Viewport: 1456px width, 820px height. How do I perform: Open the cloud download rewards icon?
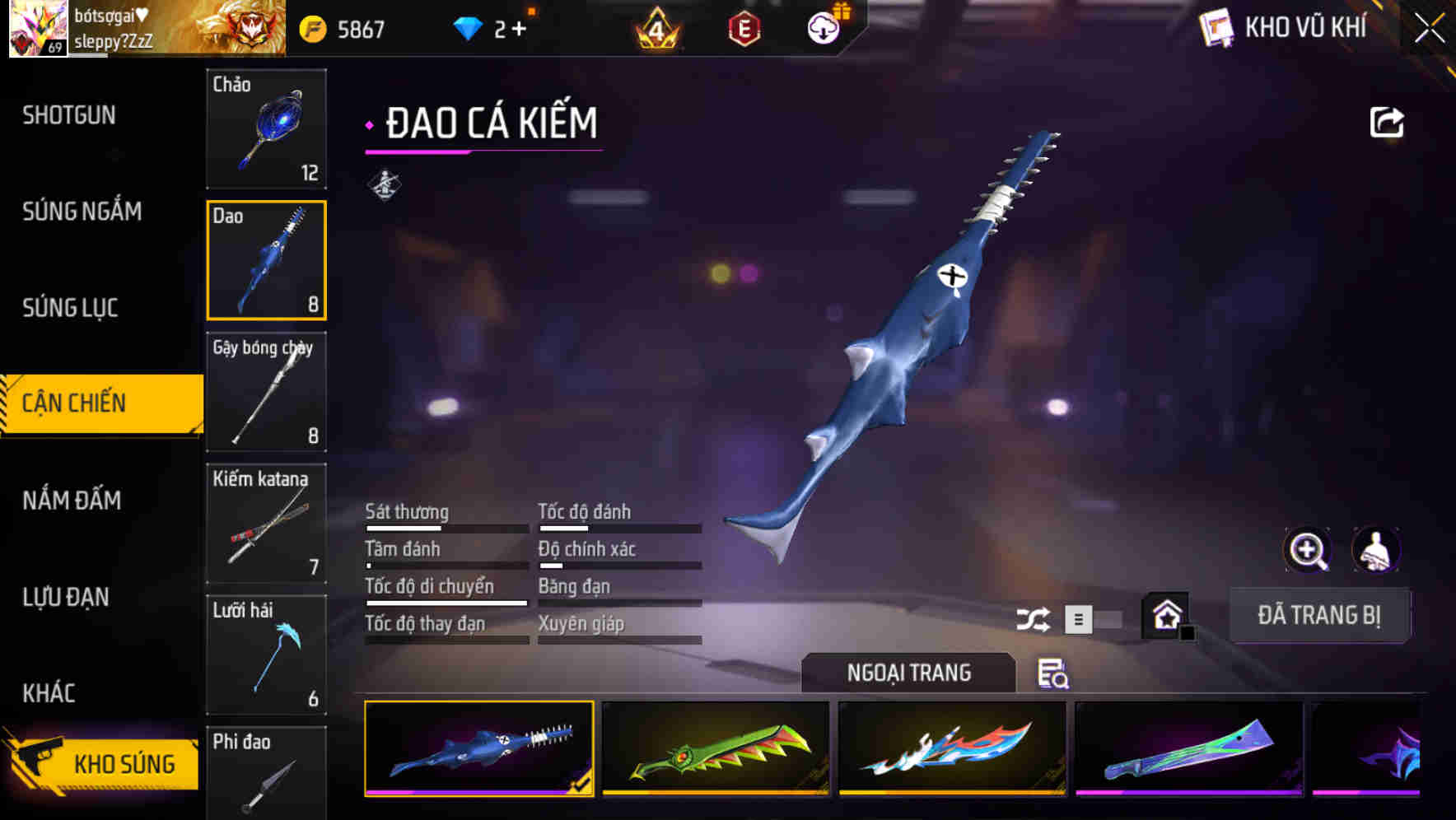[823, 27]
